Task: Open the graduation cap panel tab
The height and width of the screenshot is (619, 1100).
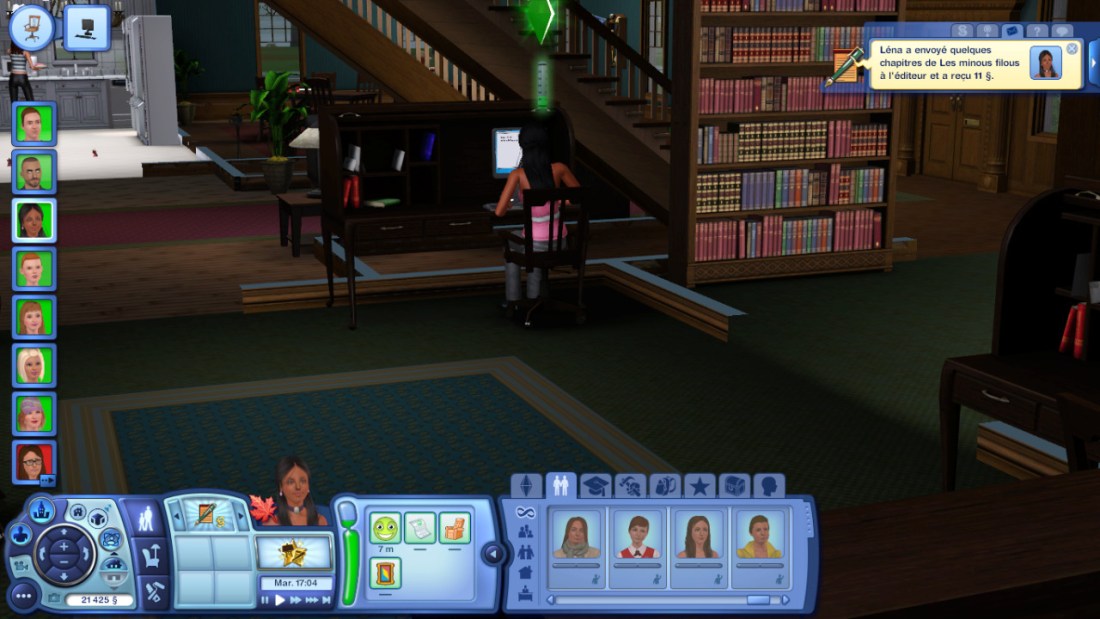Action: pyautogui.click(x=595, y=486)
